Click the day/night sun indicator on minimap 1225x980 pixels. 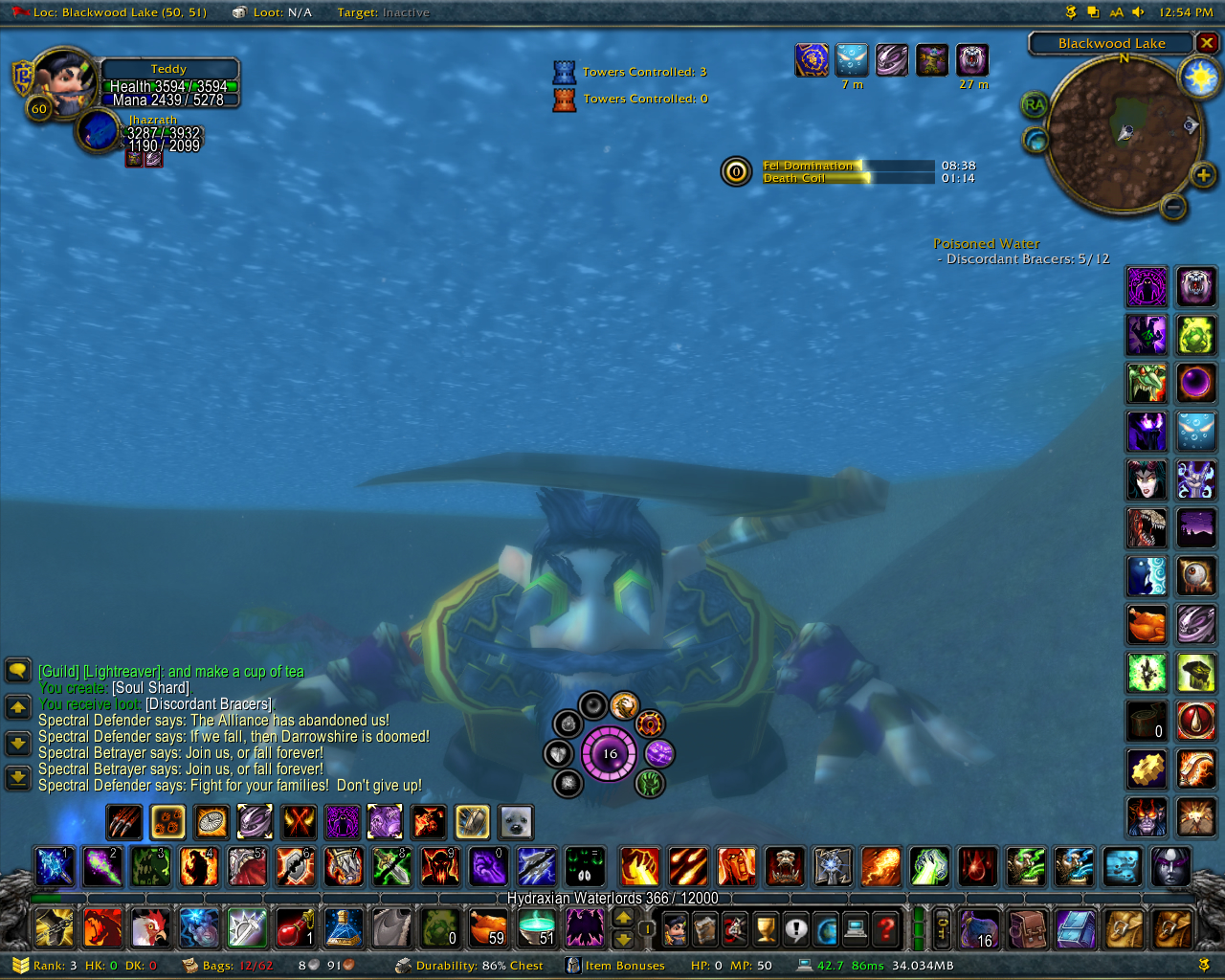pyautogui.click(x=1198, y=78)
